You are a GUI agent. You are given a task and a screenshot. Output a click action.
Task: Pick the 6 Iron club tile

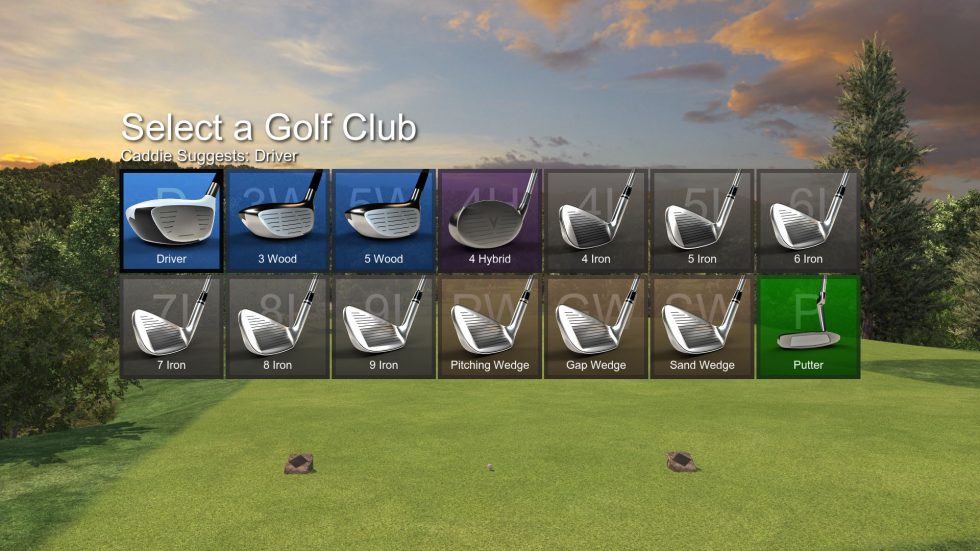pos(808,221)
